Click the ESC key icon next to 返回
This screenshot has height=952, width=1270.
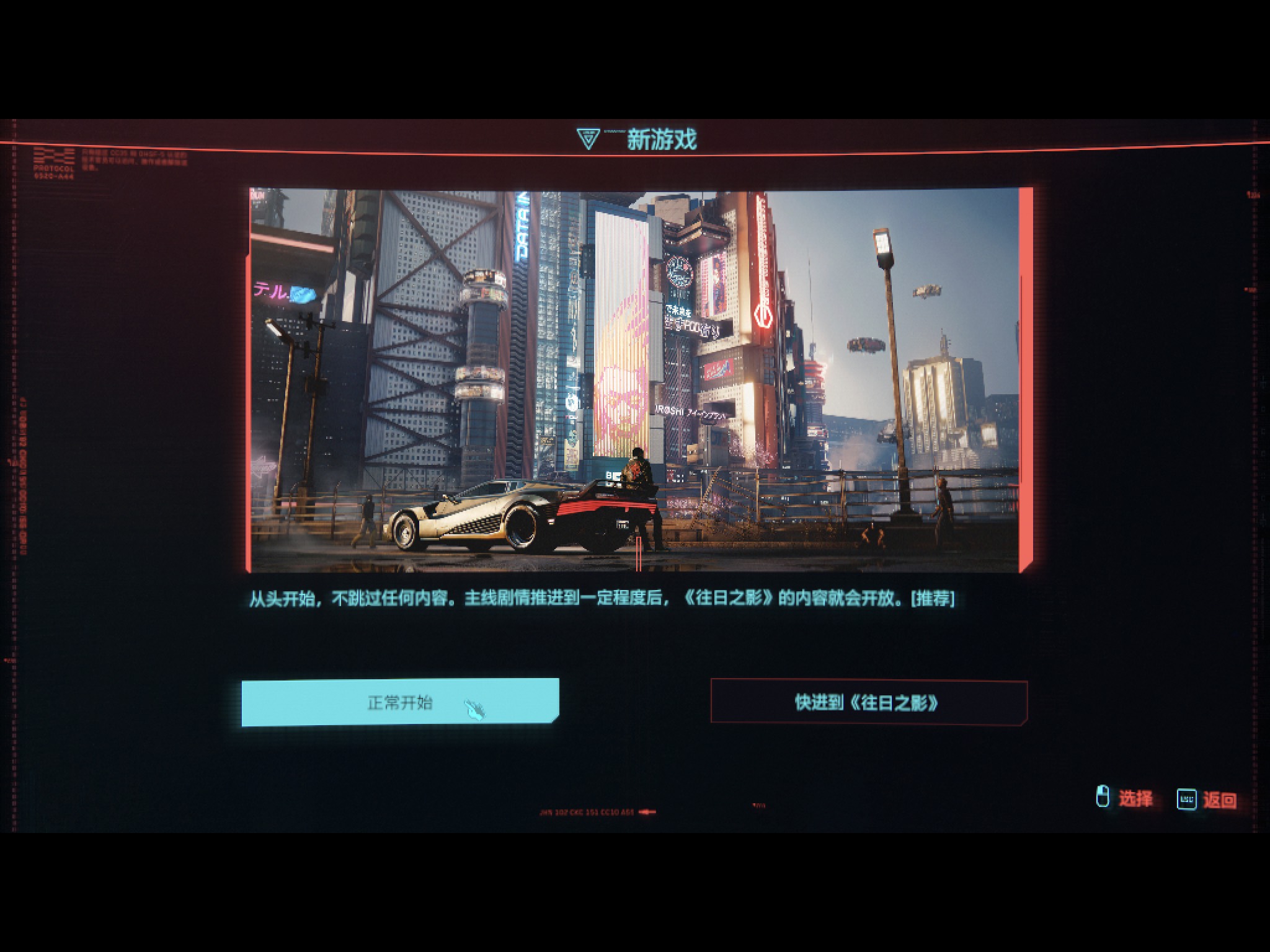pos(1185,800)
